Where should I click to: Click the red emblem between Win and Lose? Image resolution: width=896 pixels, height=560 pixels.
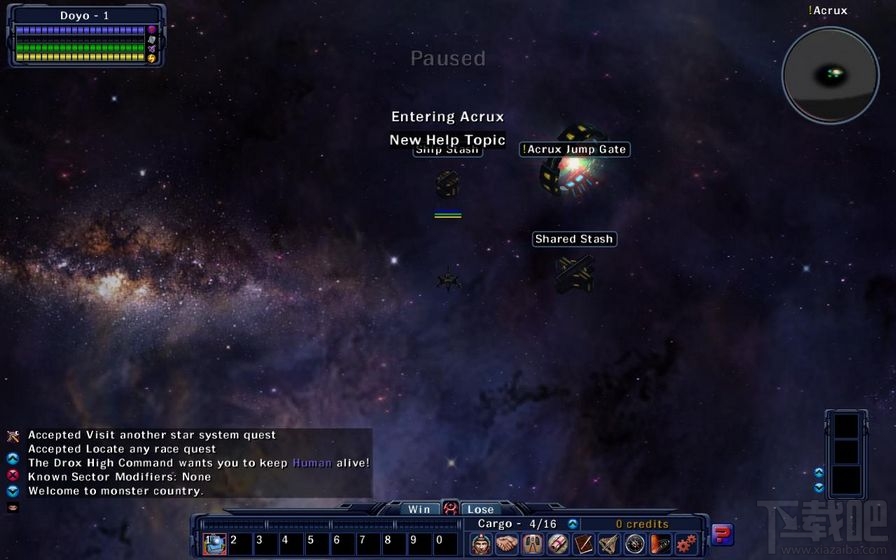point(450,509)
